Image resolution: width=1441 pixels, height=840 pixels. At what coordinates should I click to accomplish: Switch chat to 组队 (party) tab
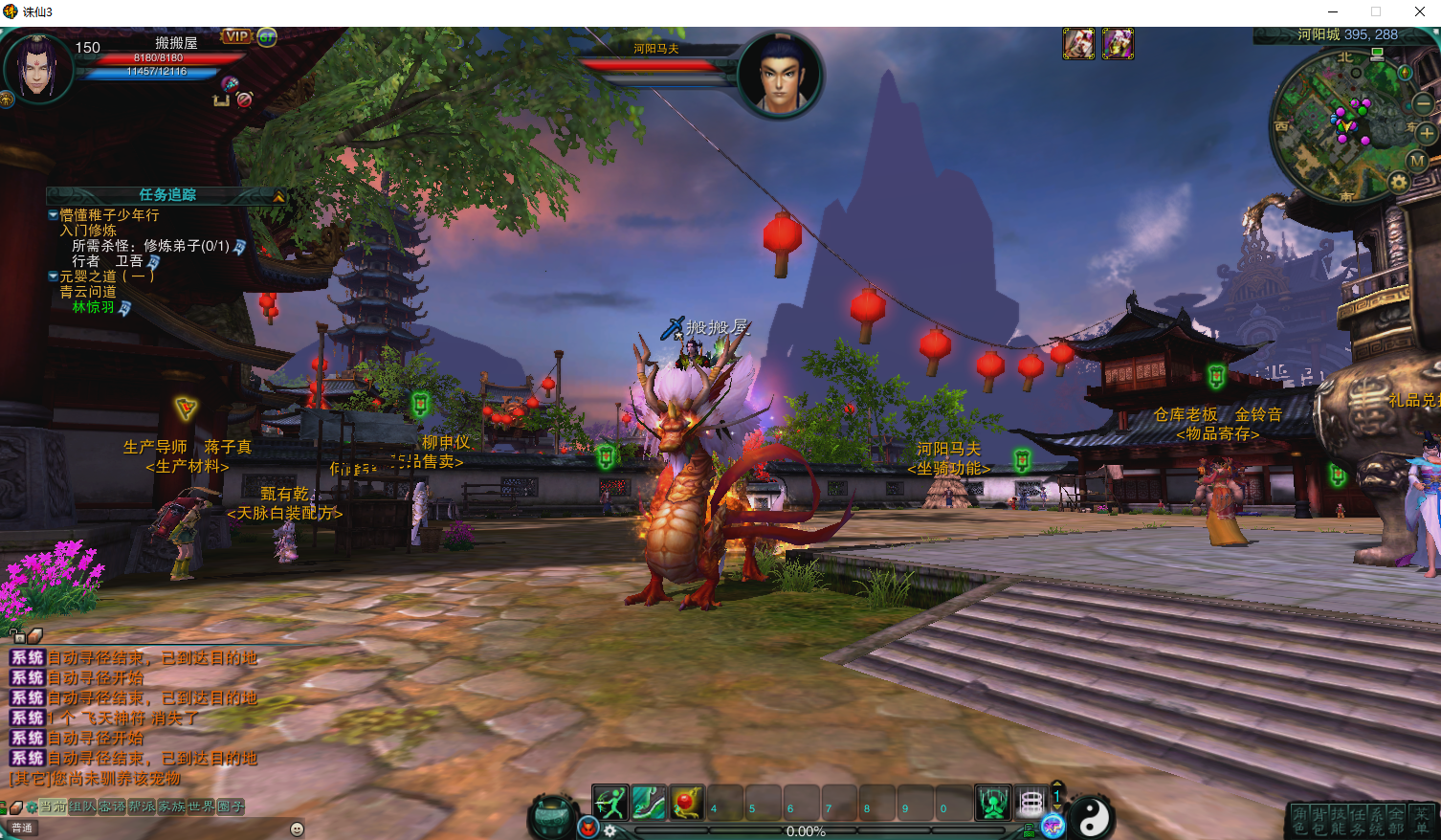click(x=82, y=807)
